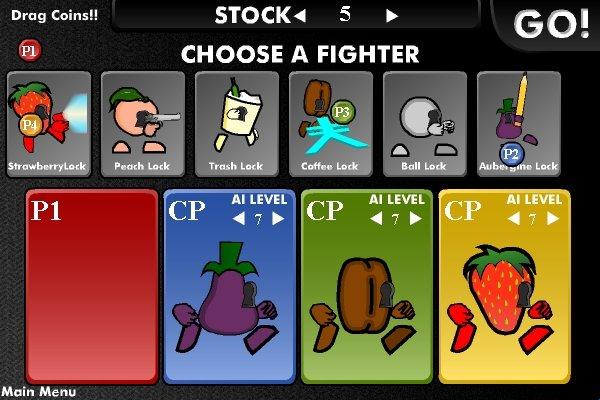Choose the Coffee Lock fighter
The height and width of the screenshot is (400, 600).
point(330,122)
